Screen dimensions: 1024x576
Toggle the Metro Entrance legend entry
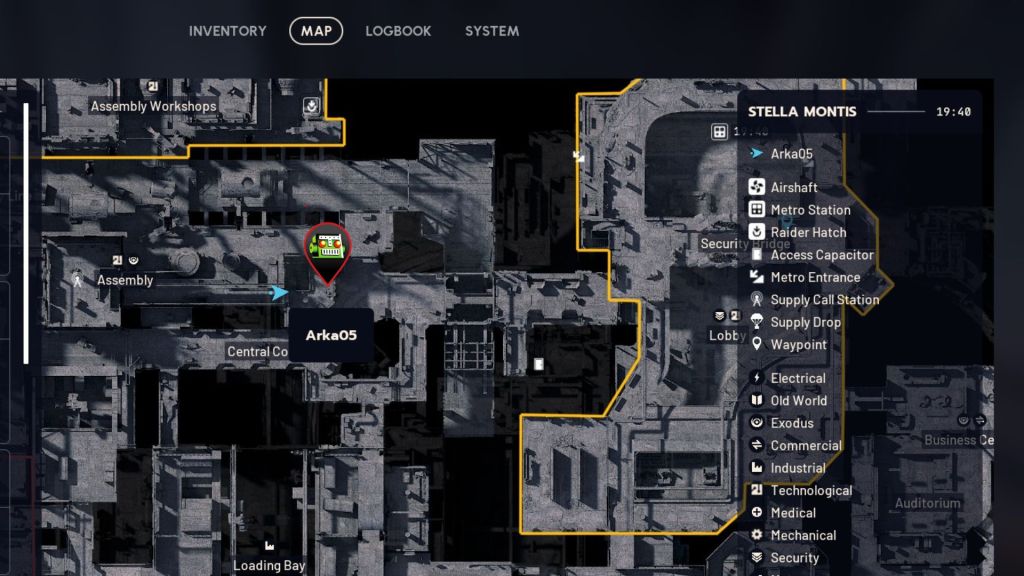(815, 278)
